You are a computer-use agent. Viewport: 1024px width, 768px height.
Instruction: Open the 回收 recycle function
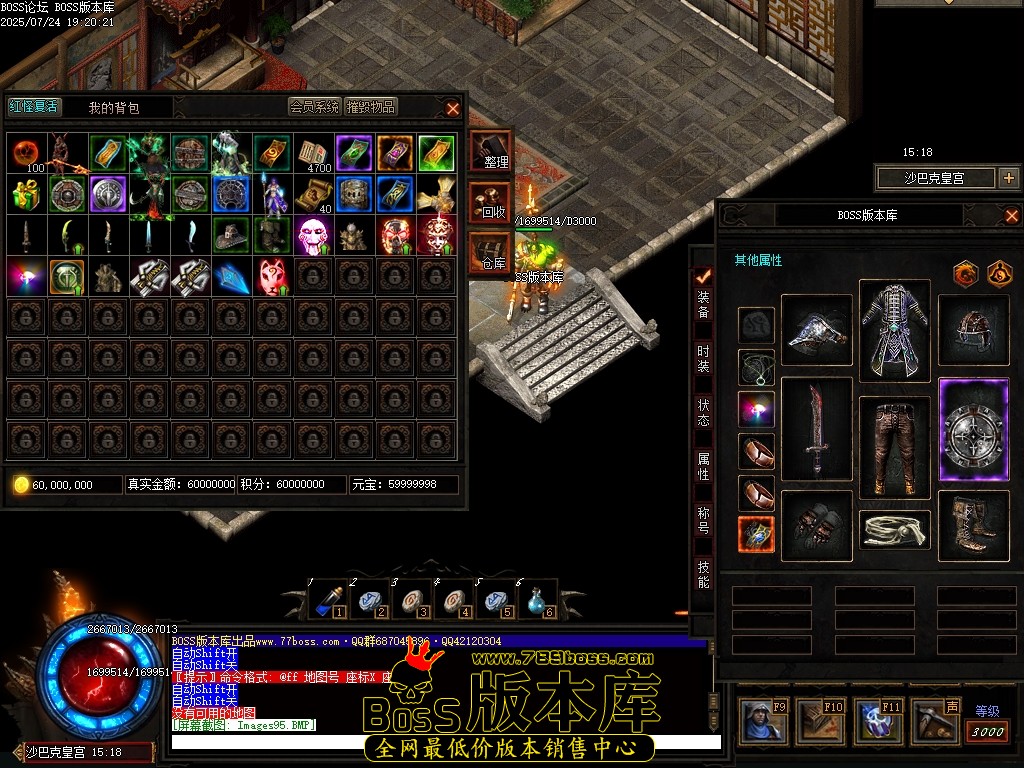click(493, 203)
